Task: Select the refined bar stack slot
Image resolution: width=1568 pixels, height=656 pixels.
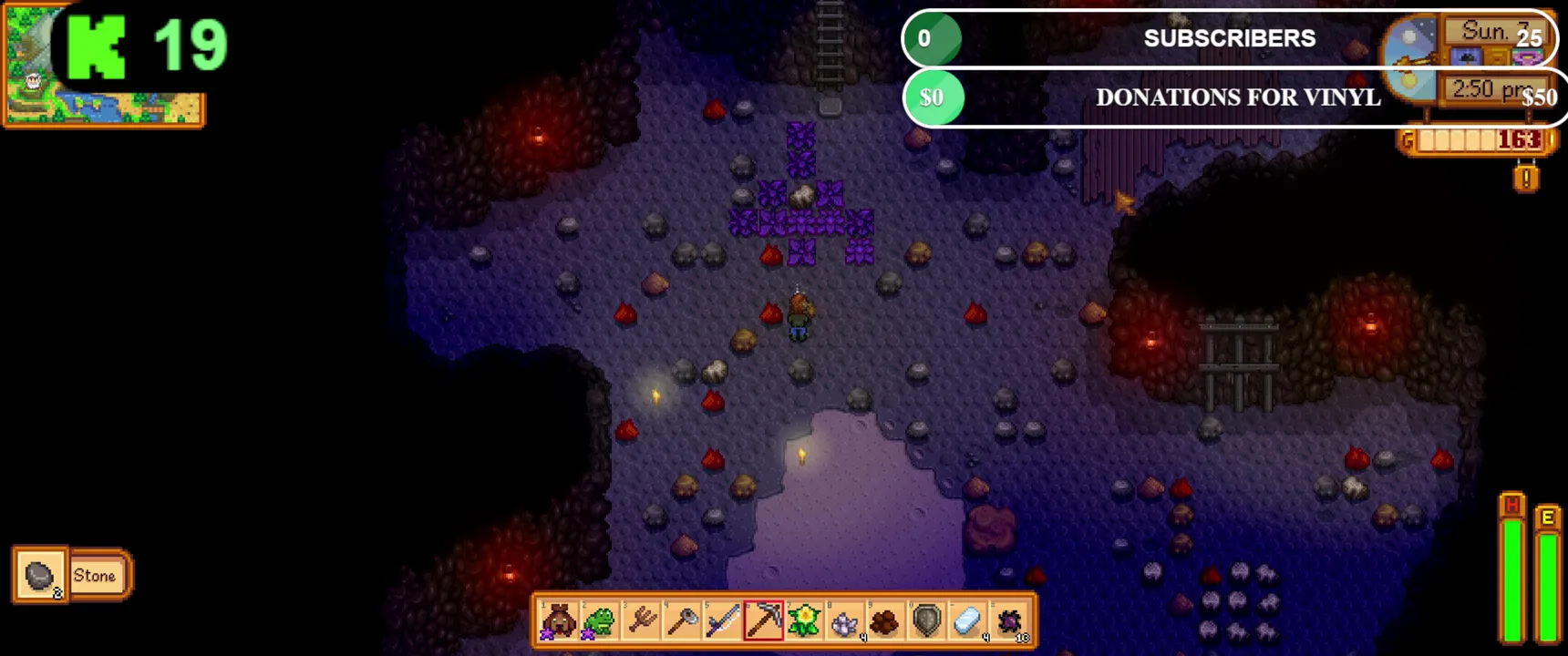Action: pyautogui.click(x=967, y=621)
